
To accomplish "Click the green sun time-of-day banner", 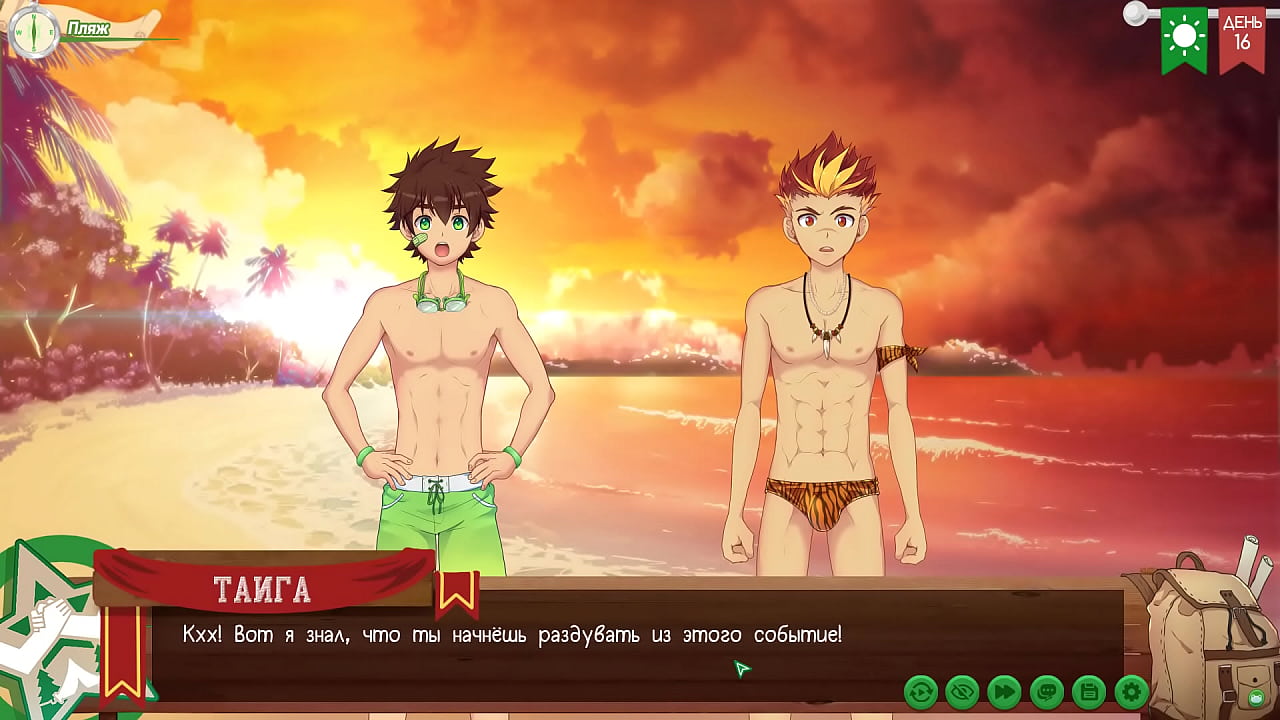I will coord(1184,38).
